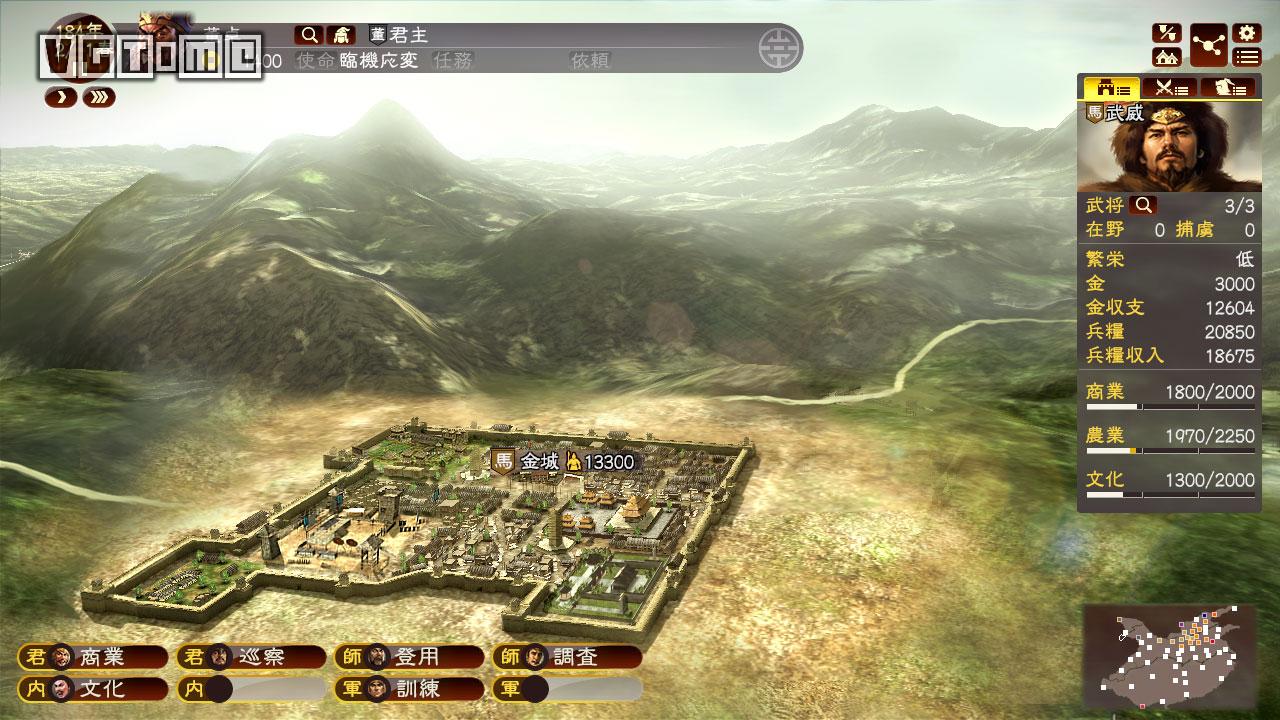This screenshot has width=1280, height=720.
Task: Select the 任務 tab on the mission bar
Action: (x=453, y=60)
